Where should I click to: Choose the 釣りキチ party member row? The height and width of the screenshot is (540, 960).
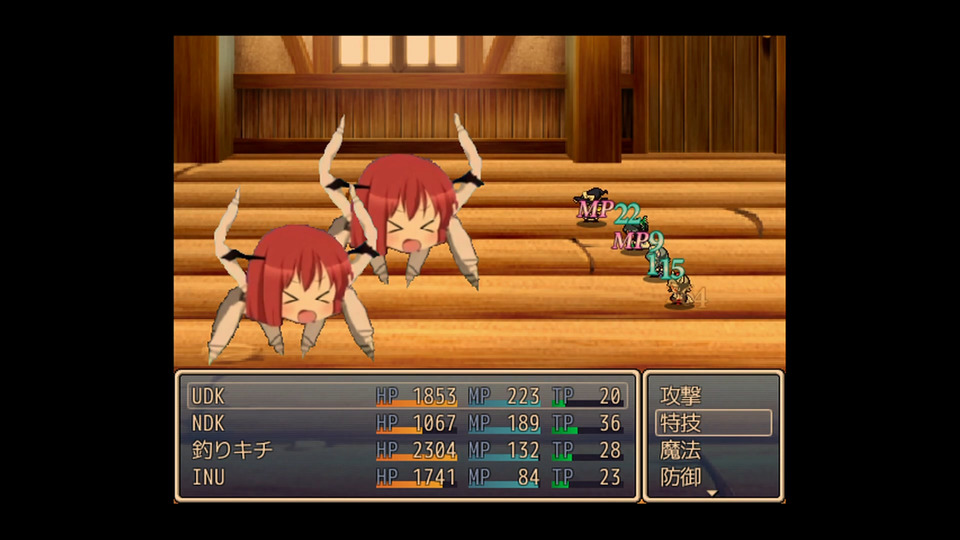406,450
